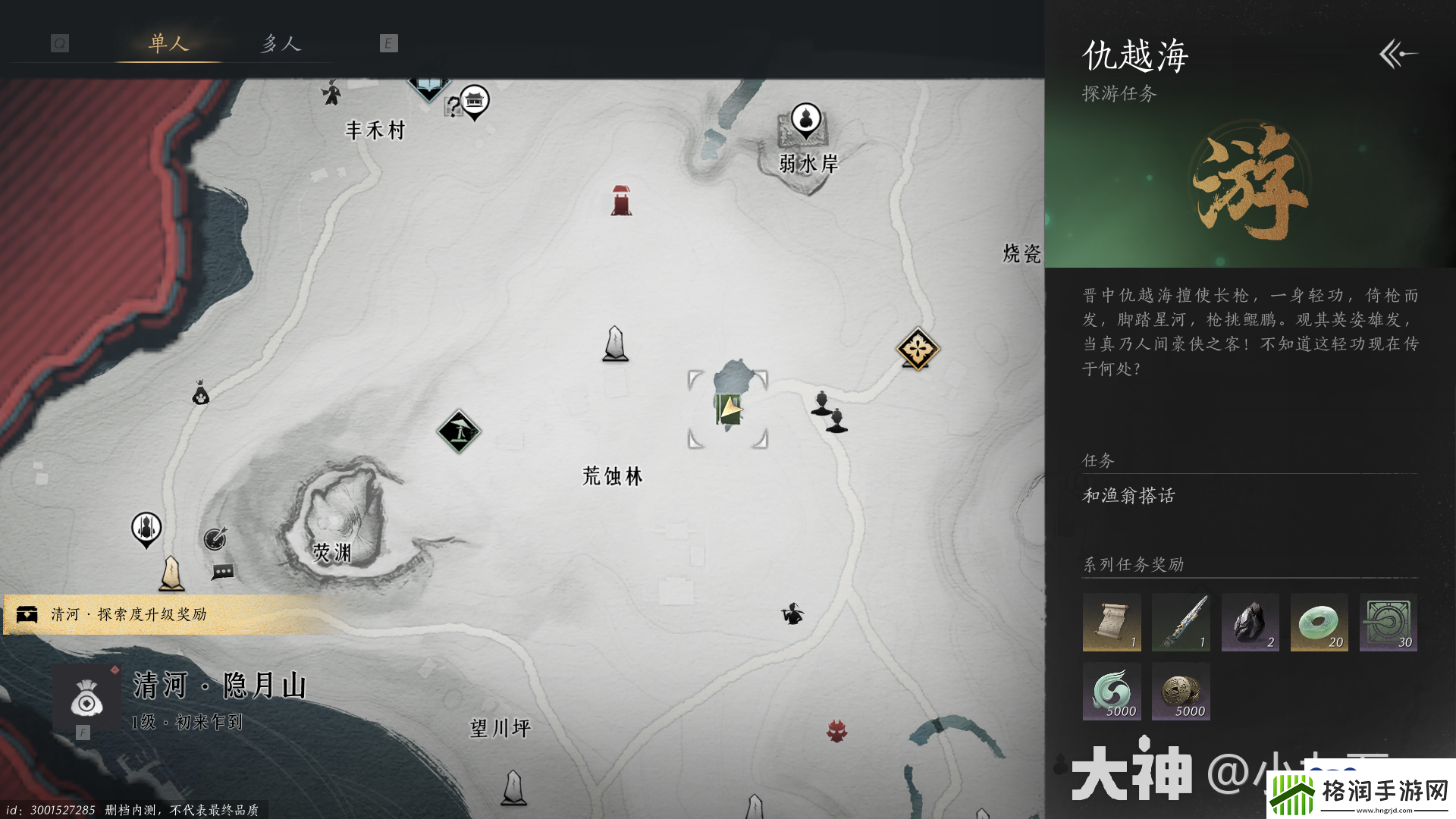Click the red demon marker near bottom
1456x819 pixels.
(x=839, y=730)
